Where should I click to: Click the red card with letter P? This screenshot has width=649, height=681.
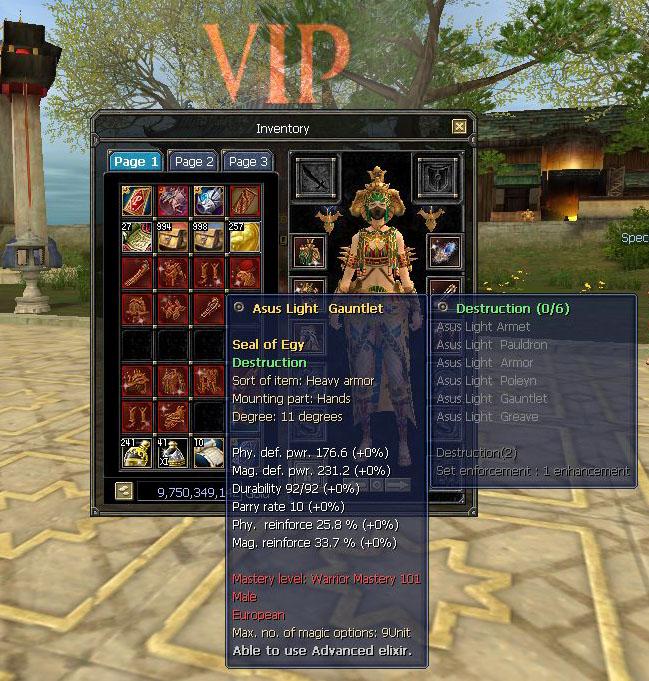coord(136,201)
